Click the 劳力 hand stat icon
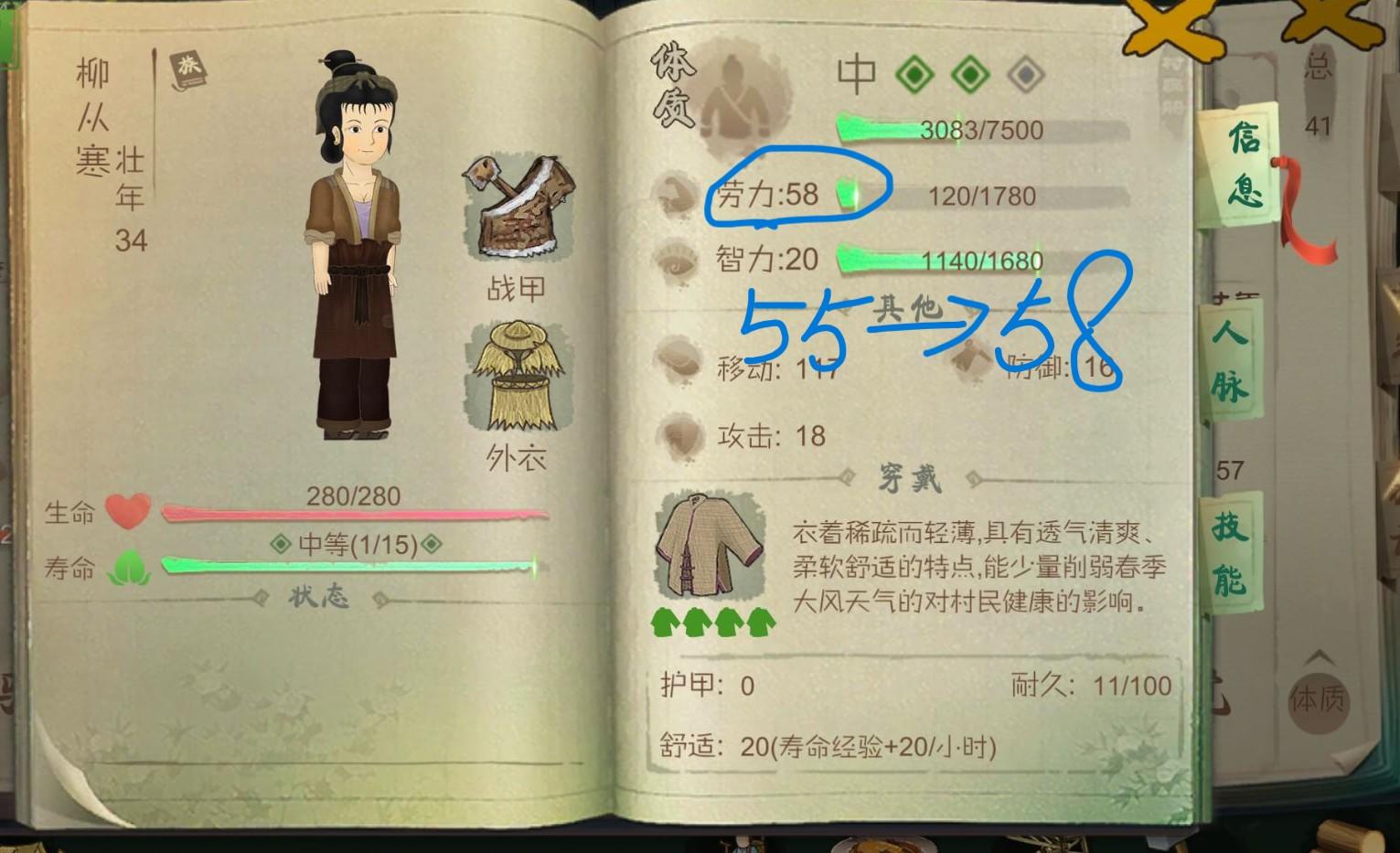Viewport: 1400px width, 853px height. point(677,197)
